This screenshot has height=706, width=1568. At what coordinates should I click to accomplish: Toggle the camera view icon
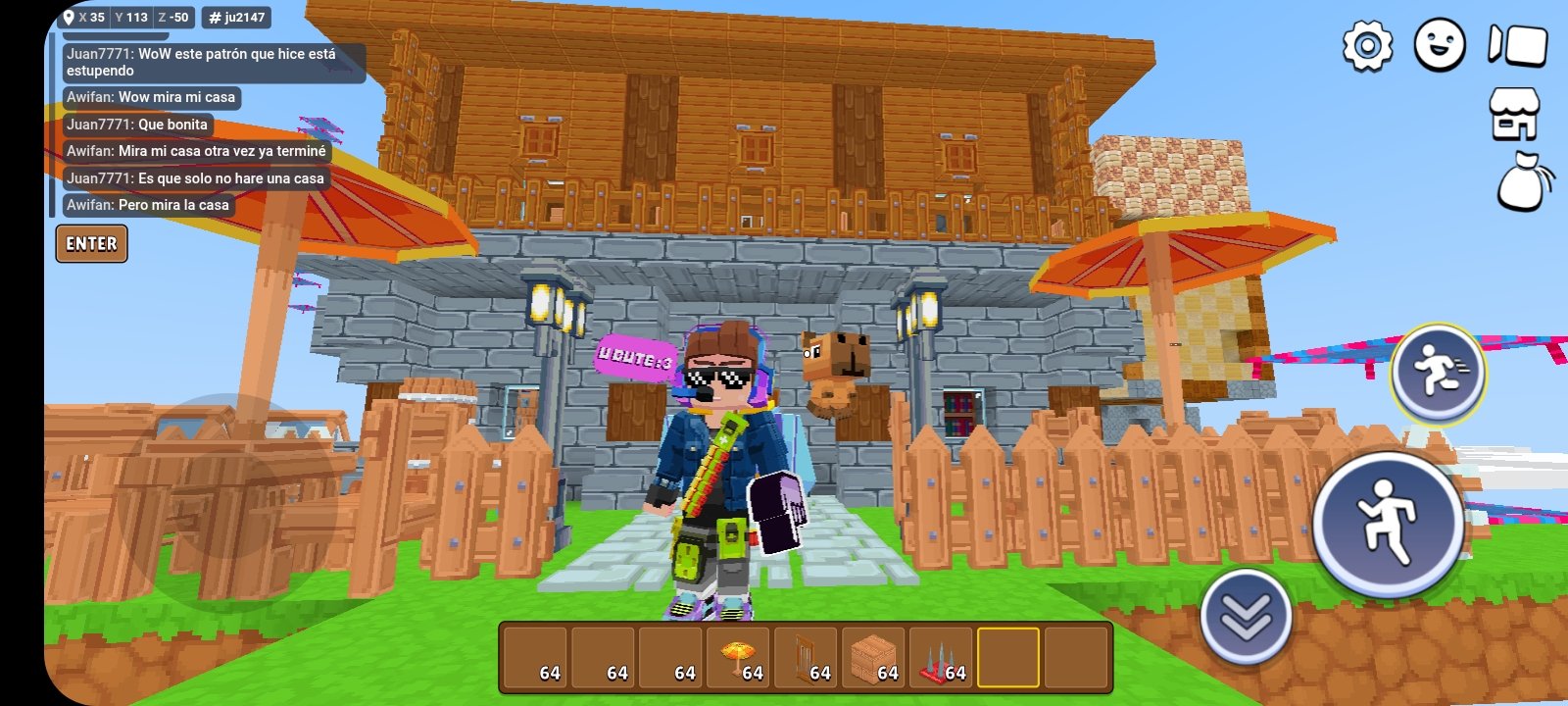click(x=1517, y=45)
